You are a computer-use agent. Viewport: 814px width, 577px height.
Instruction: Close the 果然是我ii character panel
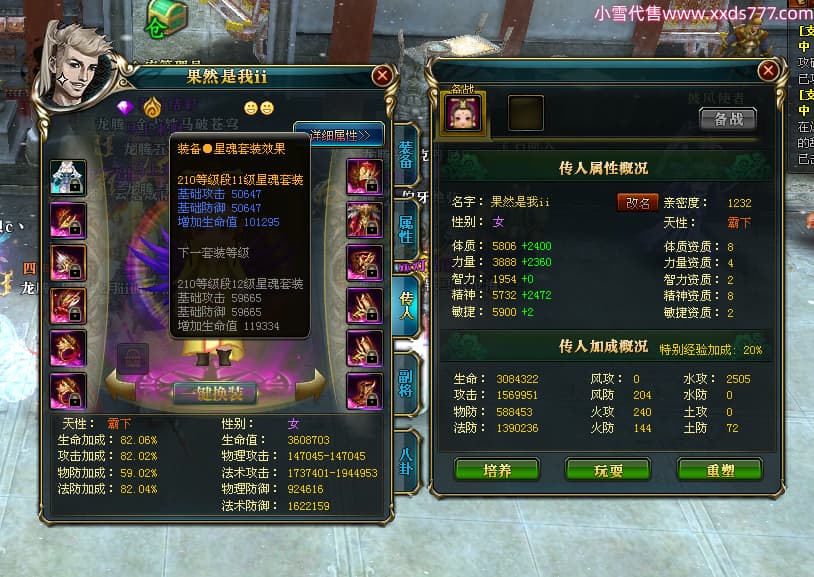381,75
